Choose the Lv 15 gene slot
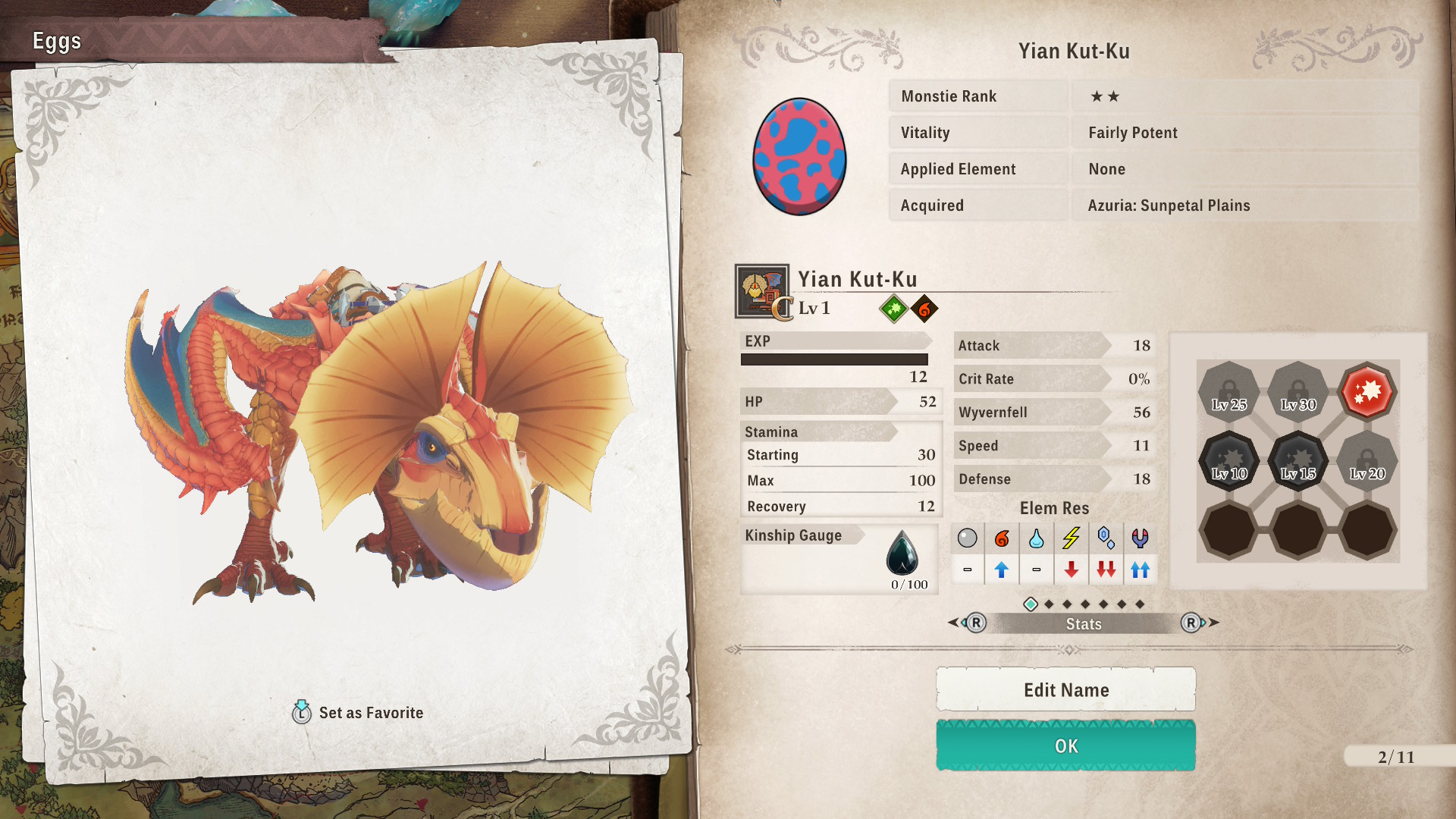The image size is (1456, 819). click(x=1298, y=461)
